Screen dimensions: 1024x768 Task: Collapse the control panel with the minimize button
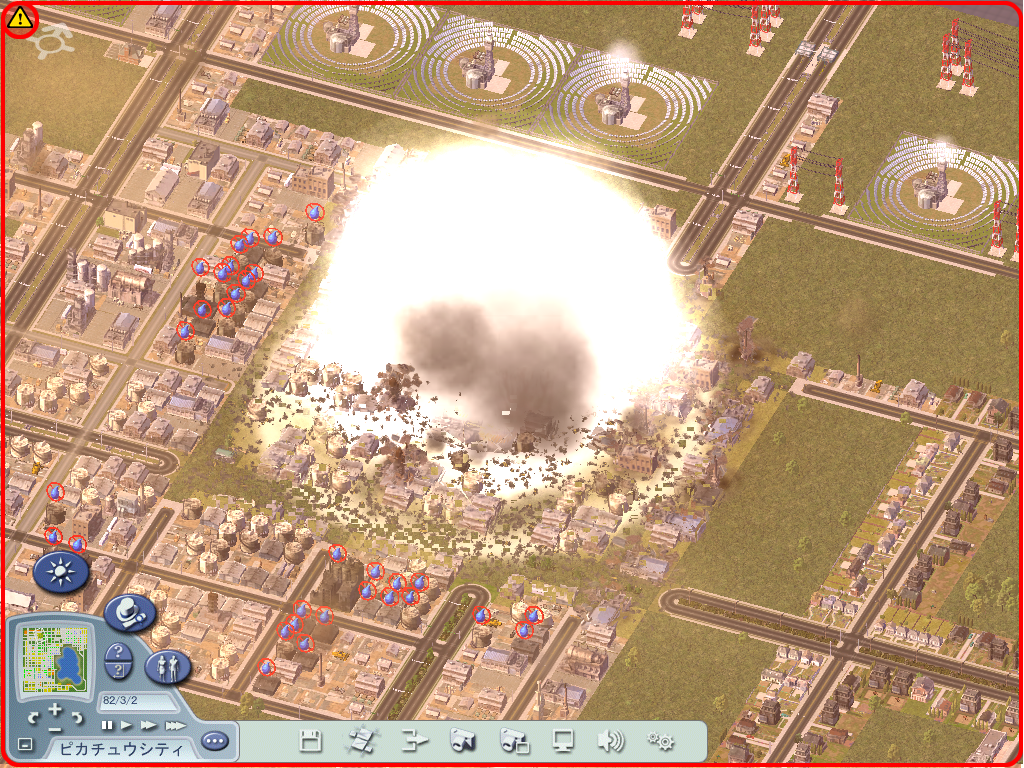[x=25, y=745]
